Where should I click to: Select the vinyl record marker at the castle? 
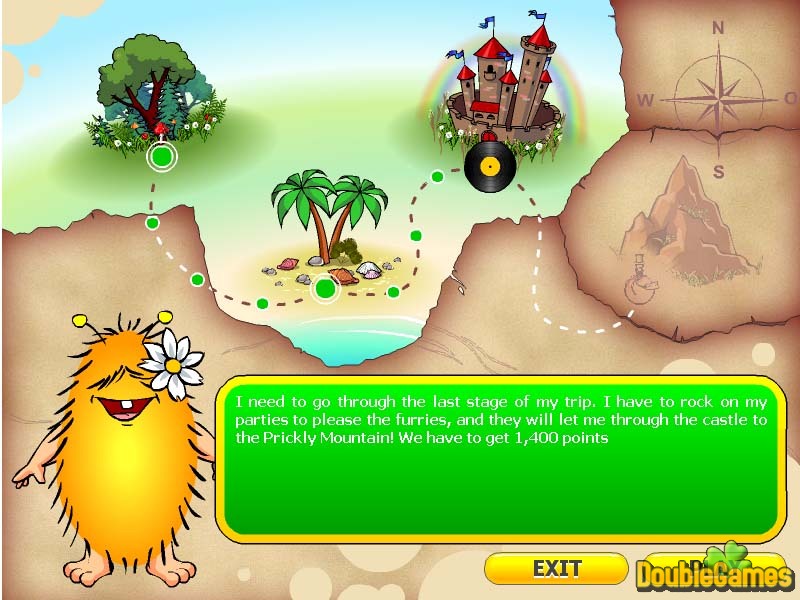(x=490, y=165)
